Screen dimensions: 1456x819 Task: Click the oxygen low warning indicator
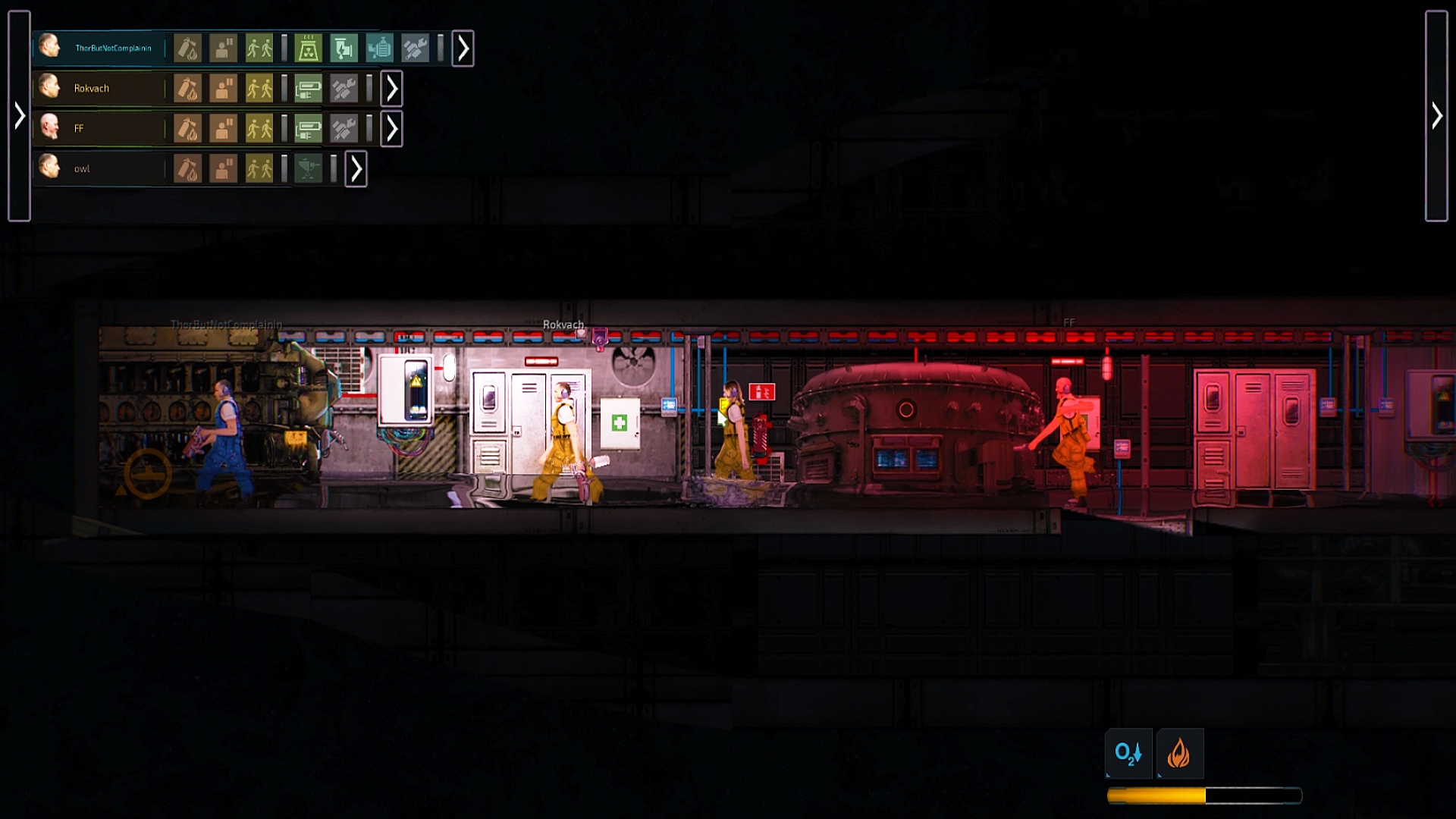click(1129, 753)
